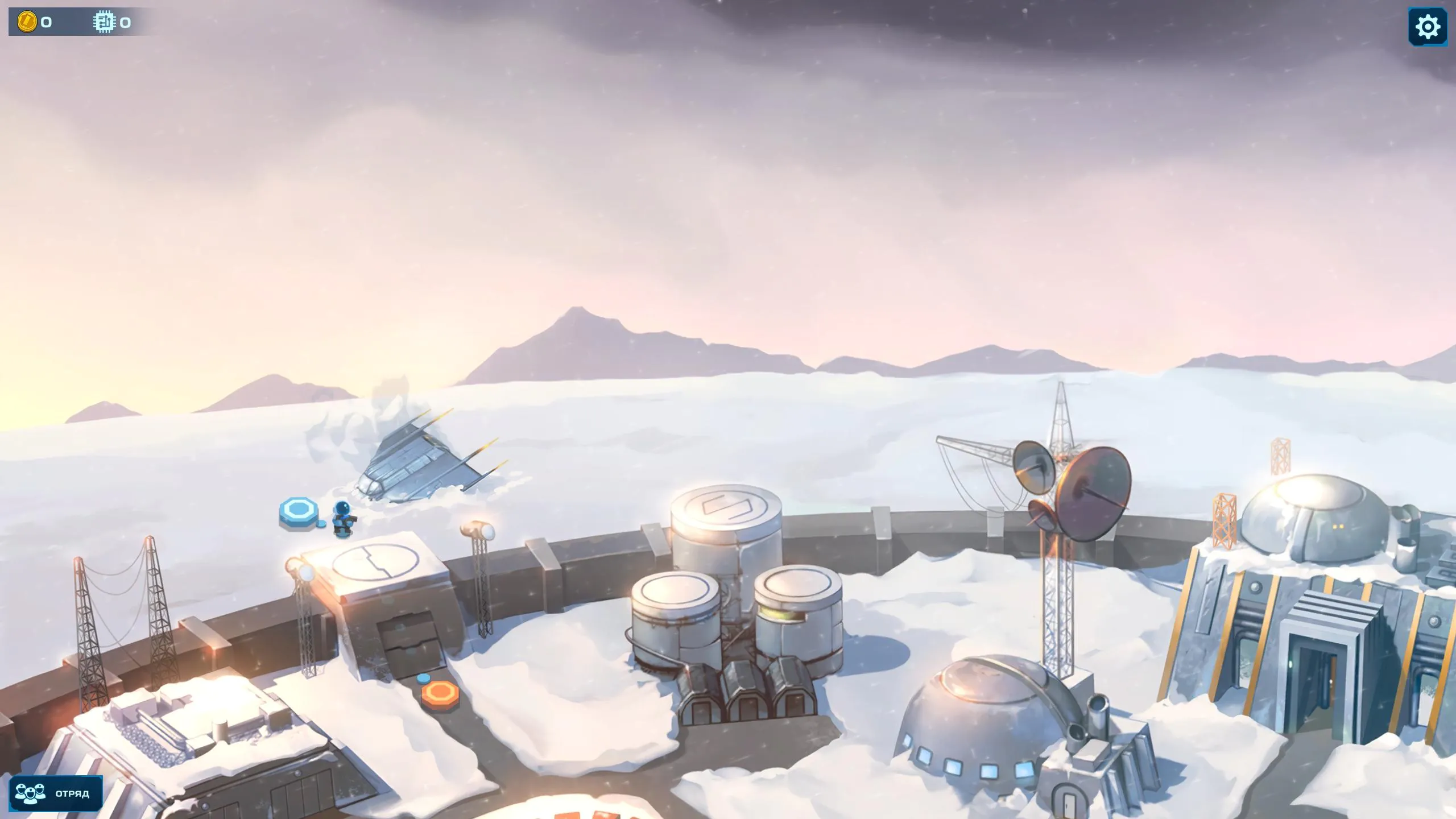Open the ОТРЯД squad panel
The width and height of the screenshot is (1456, 819).
coord(56,793)
